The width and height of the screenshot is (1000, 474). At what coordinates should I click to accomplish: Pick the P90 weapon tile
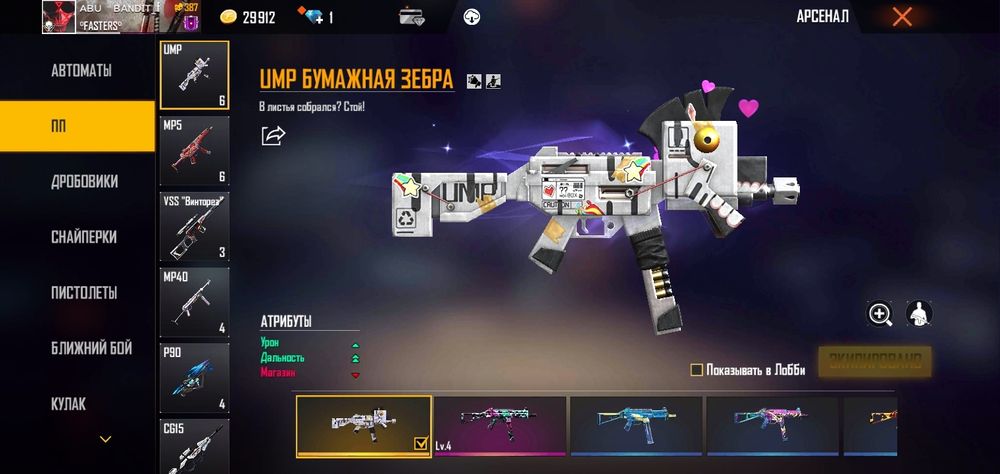pyautogui.click(x=194, y=377)
